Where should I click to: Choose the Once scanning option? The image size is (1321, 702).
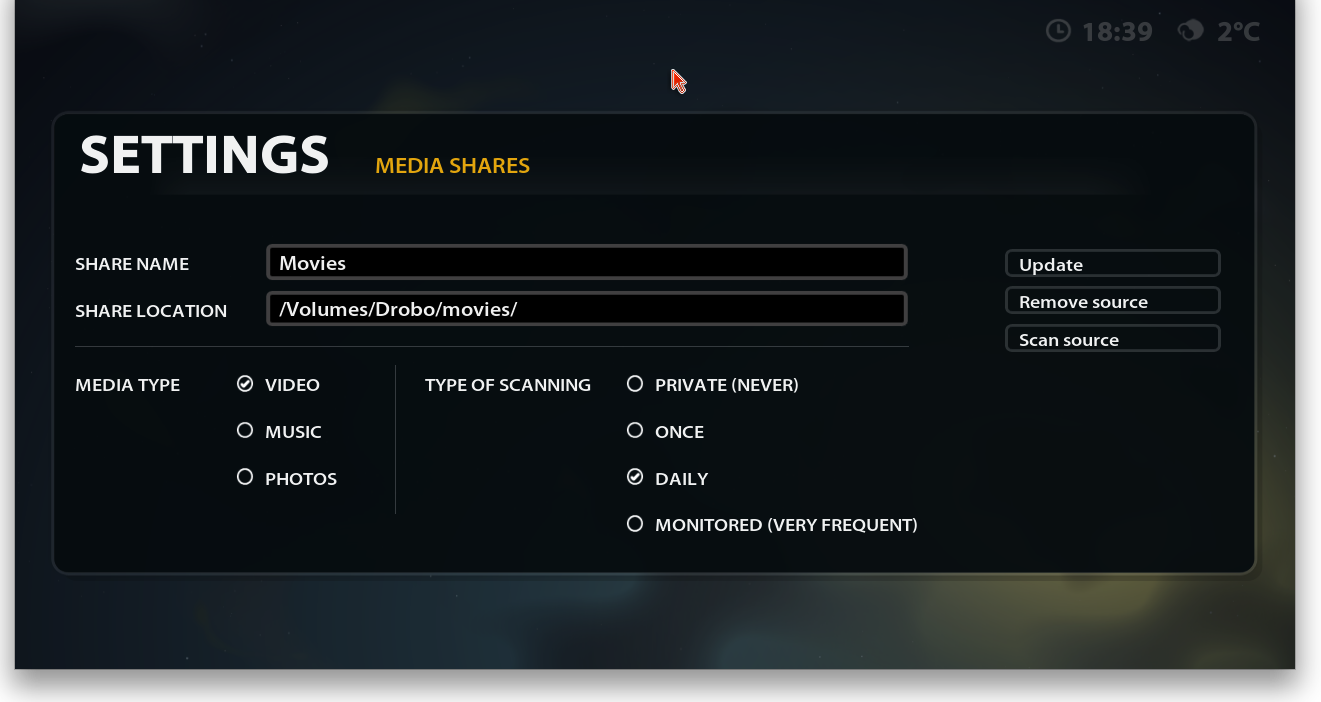click(635, 431)
